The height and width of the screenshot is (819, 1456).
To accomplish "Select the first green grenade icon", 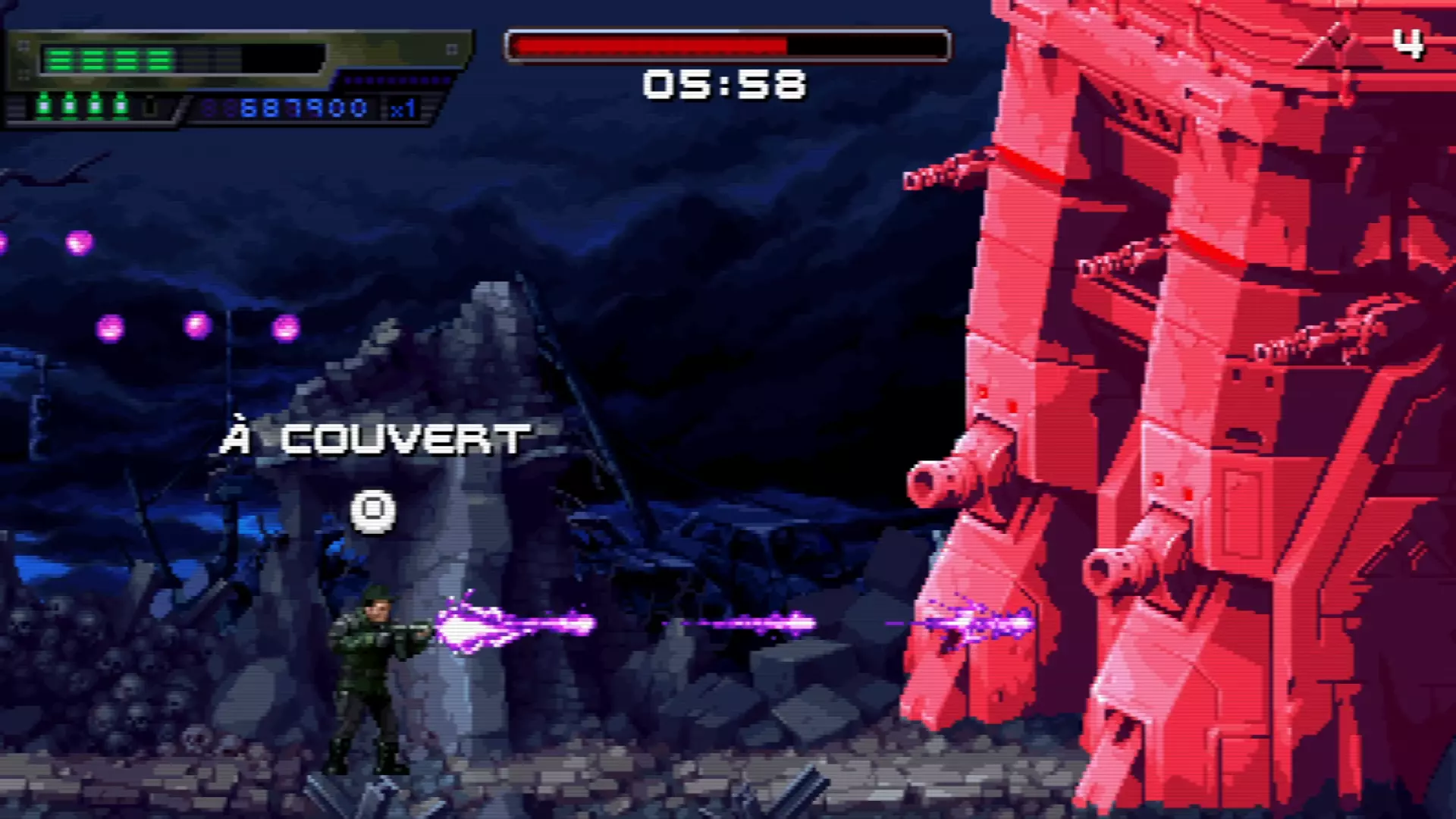I will pos(43,104).
